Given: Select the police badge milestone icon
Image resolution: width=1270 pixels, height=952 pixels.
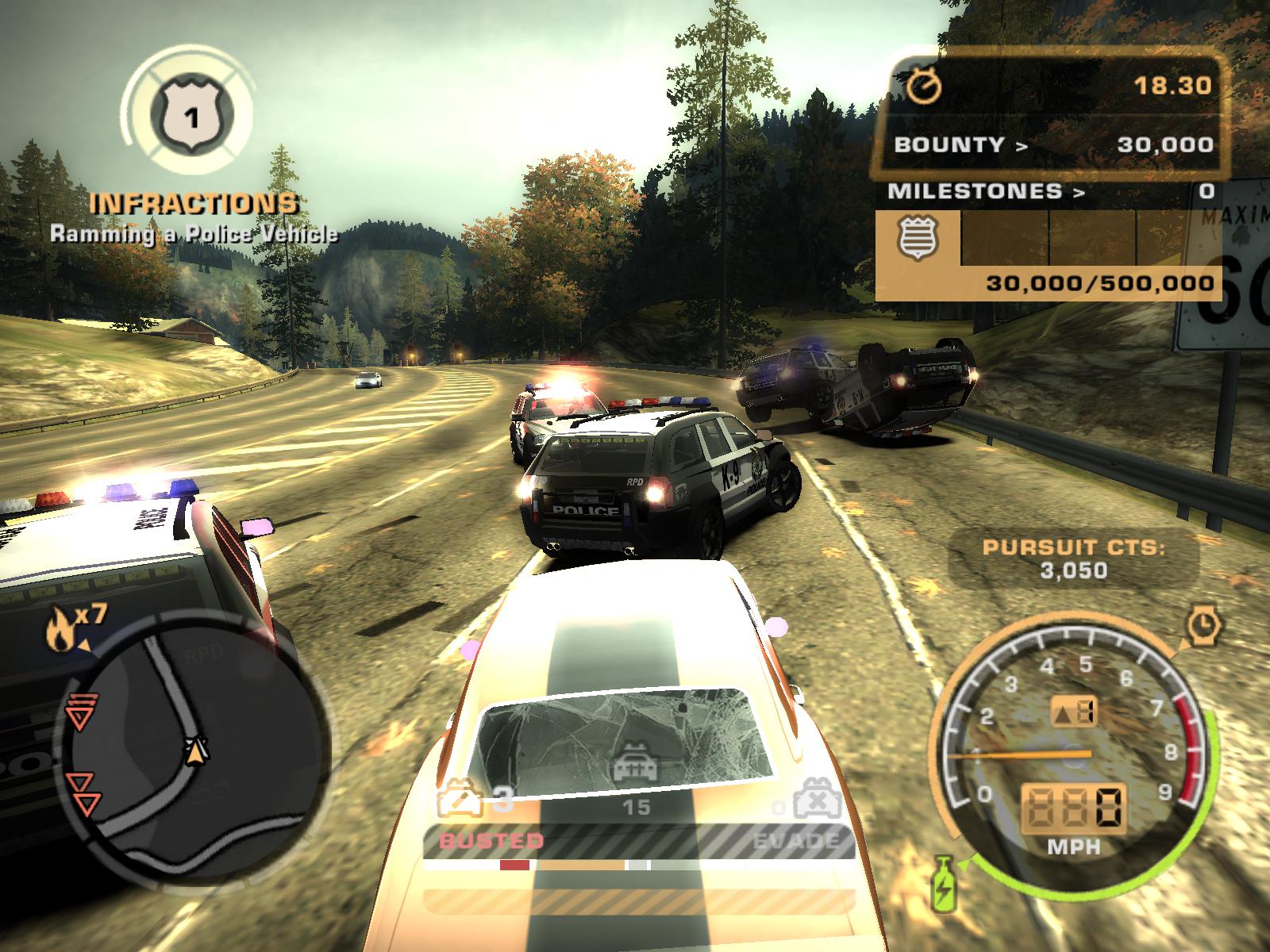Looking at the screenshot, I should pyautogui.click(x=918, y=238).
